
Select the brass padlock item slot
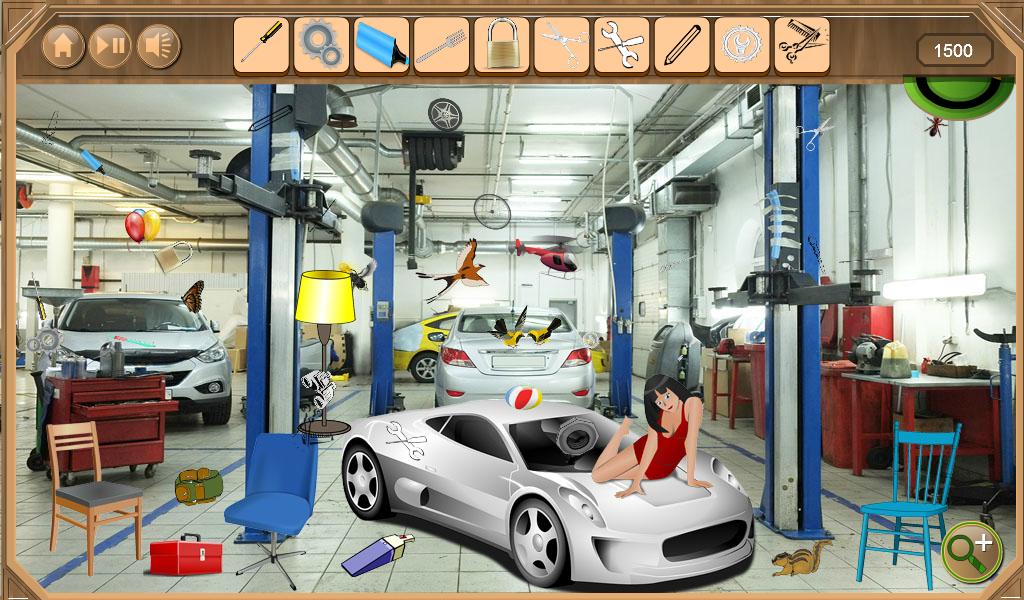click(x=501, y=45)
